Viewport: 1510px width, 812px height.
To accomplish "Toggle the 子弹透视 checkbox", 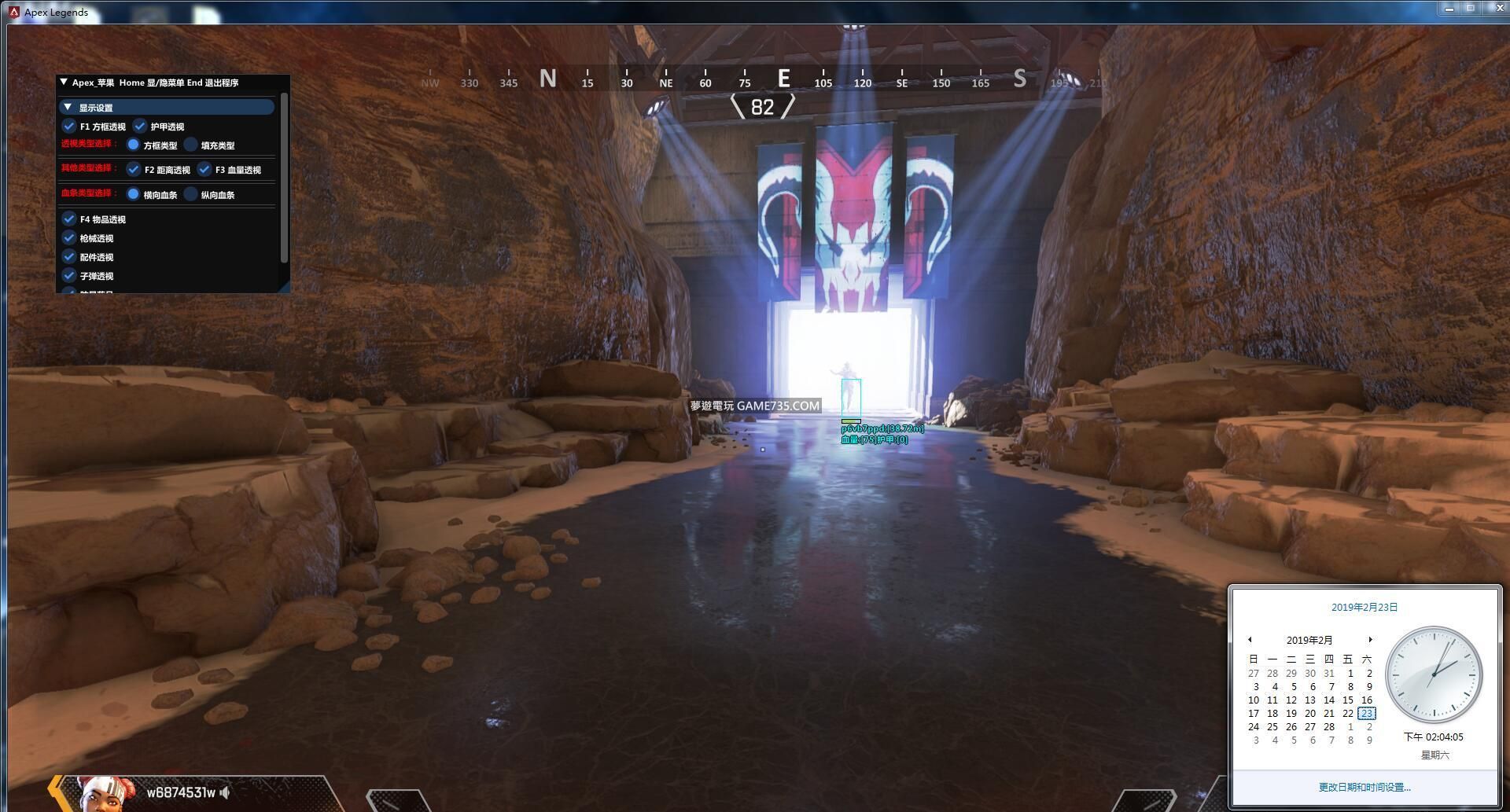I will click(x=69, y=276).
